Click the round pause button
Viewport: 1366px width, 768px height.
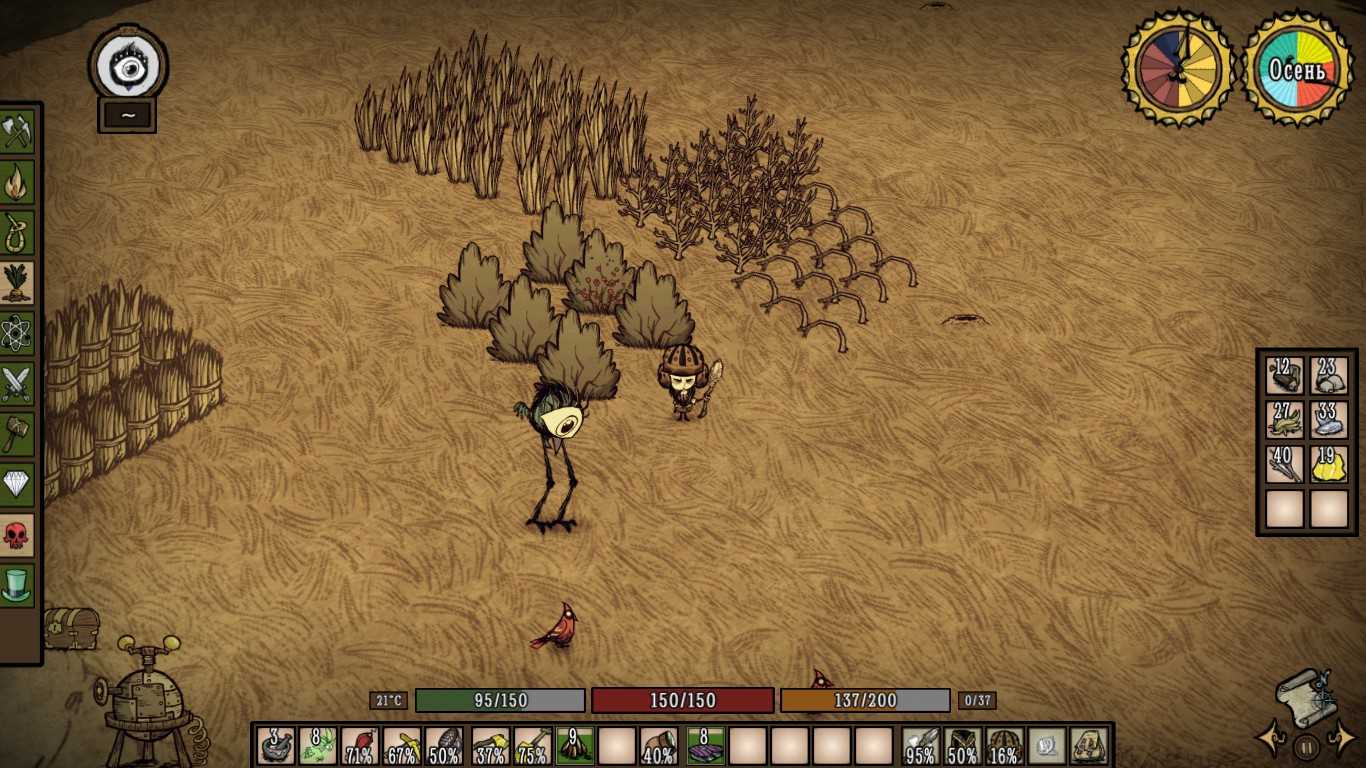1306,746
